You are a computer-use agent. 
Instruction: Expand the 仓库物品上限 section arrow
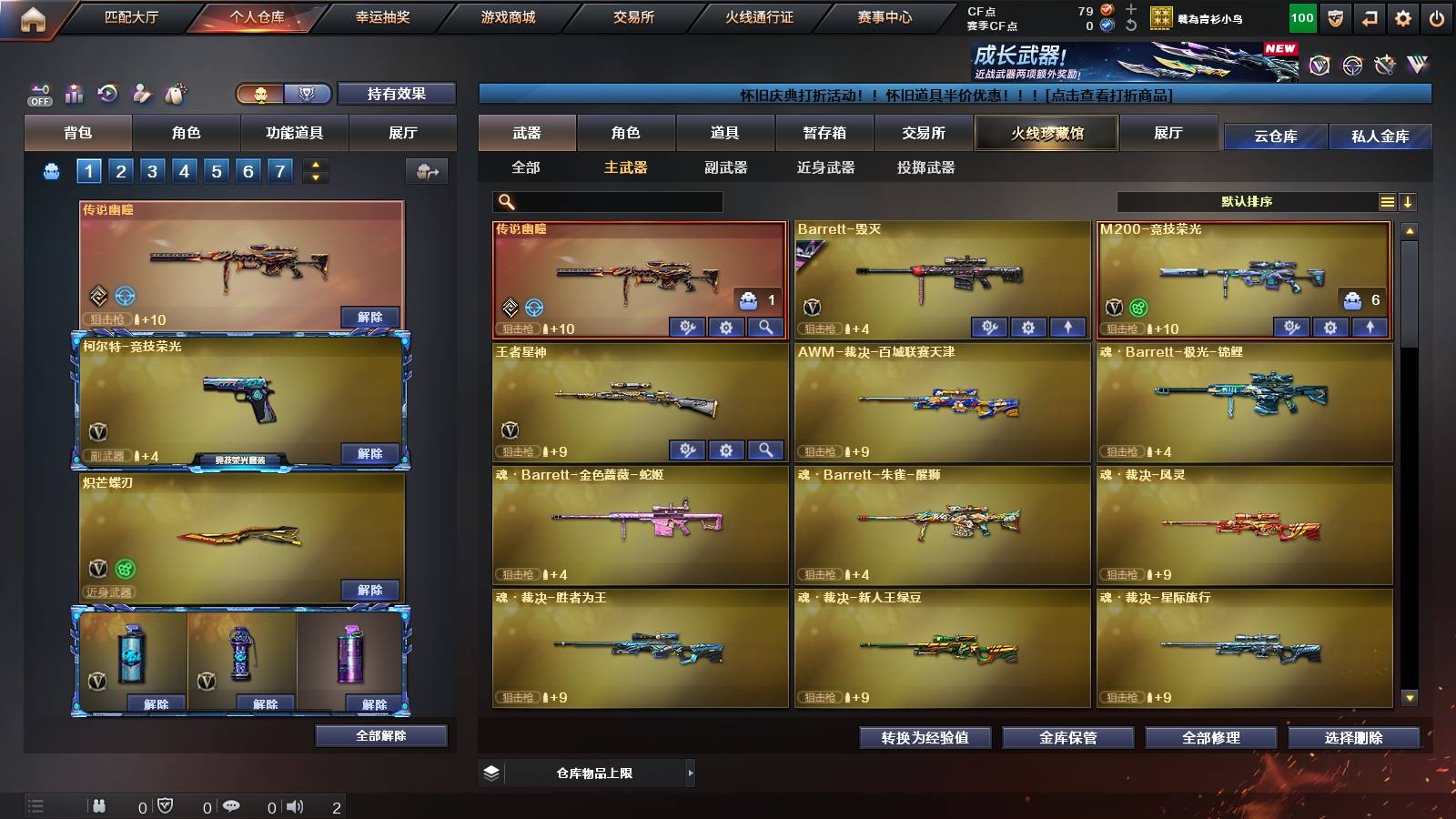pos(692,773)
